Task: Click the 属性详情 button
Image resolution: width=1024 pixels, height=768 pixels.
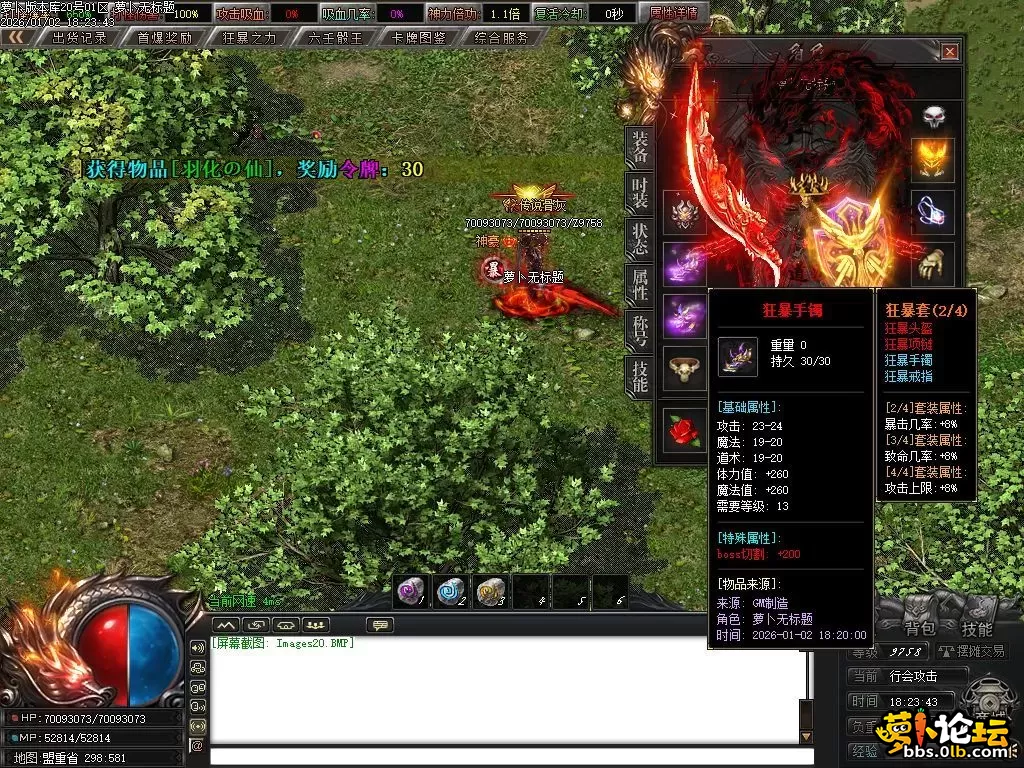Action: pyautogui.click(x=674, y=14)
